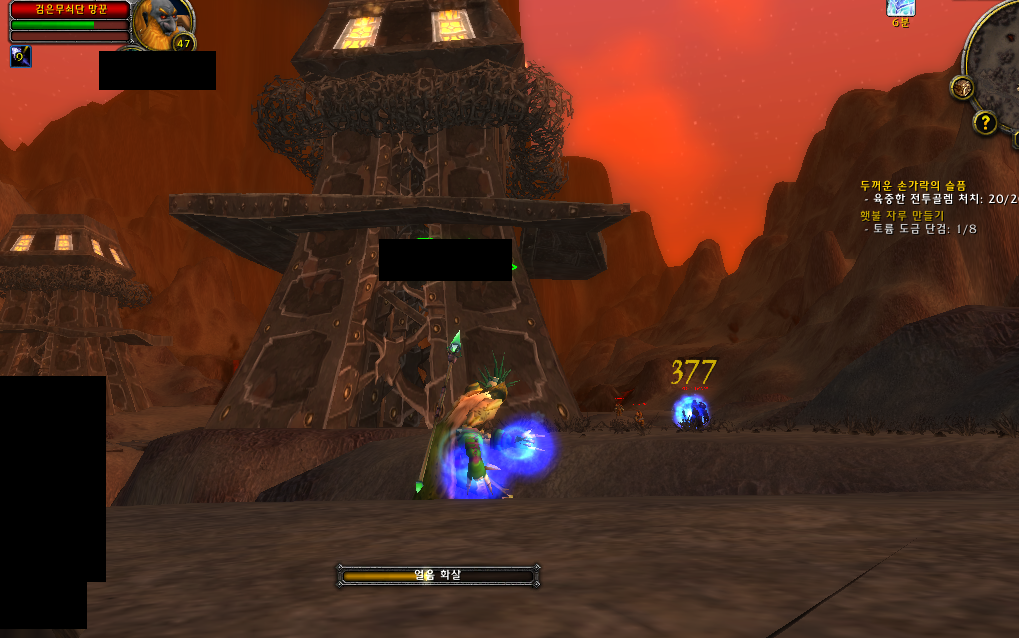The image size is (1019, 638).
Task: Click the yellow question mark minimap button
Action: click(985, 123)
